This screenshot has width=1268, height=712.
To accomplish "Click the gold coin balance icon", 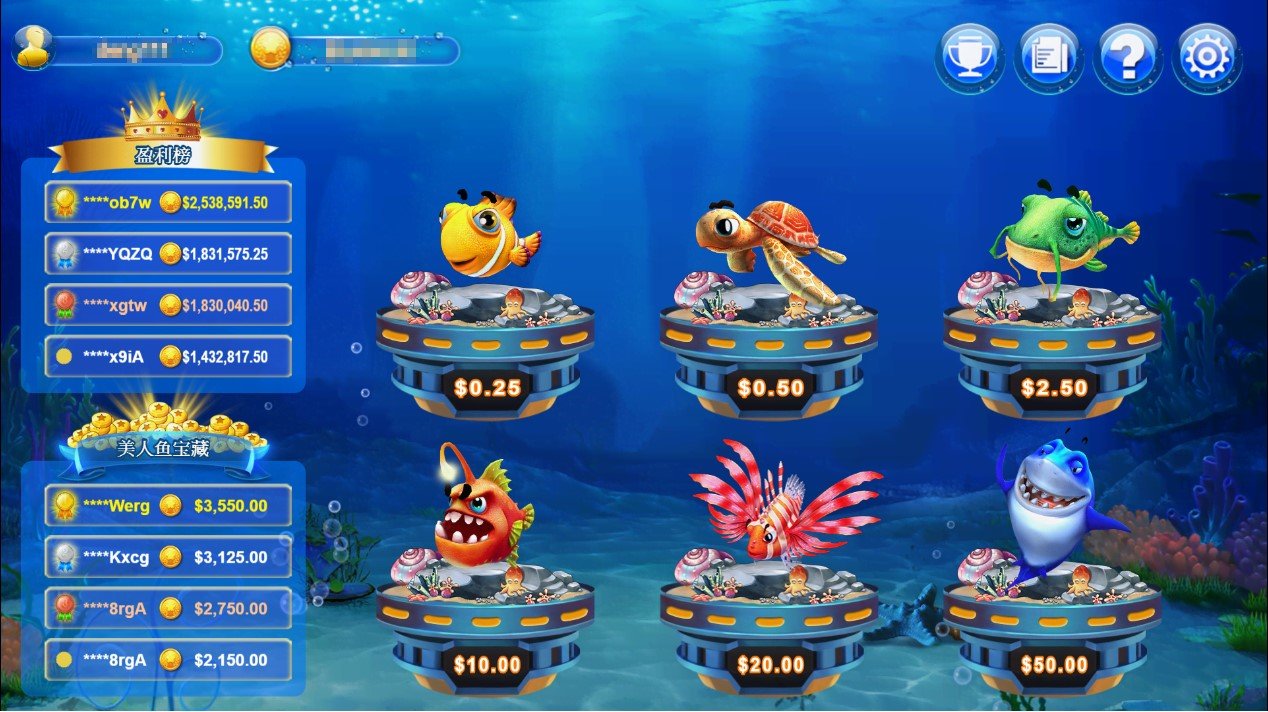I will pyautogui.click(x=270, y=48).
